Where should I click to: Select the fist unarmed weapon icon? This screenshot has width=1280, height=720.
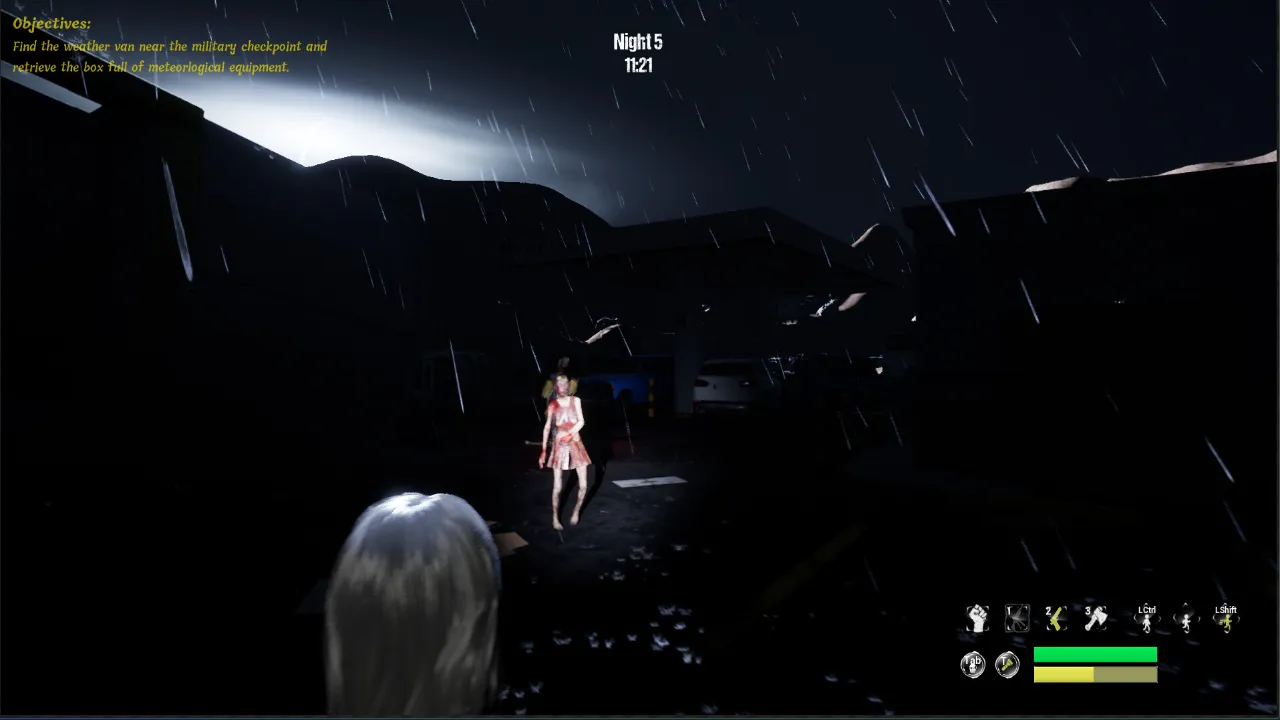pos(977,619)
